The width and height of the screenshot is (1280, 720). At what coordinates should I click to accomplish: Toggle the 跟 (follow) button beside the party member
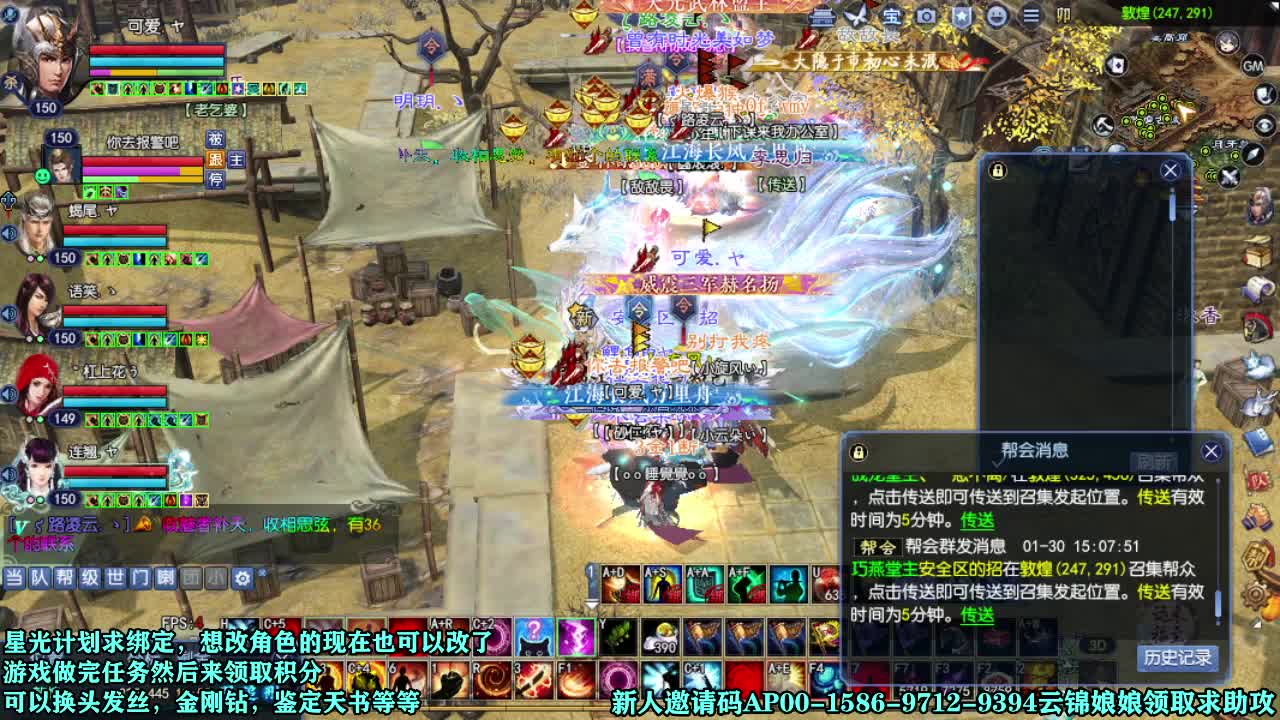(216, 160)
